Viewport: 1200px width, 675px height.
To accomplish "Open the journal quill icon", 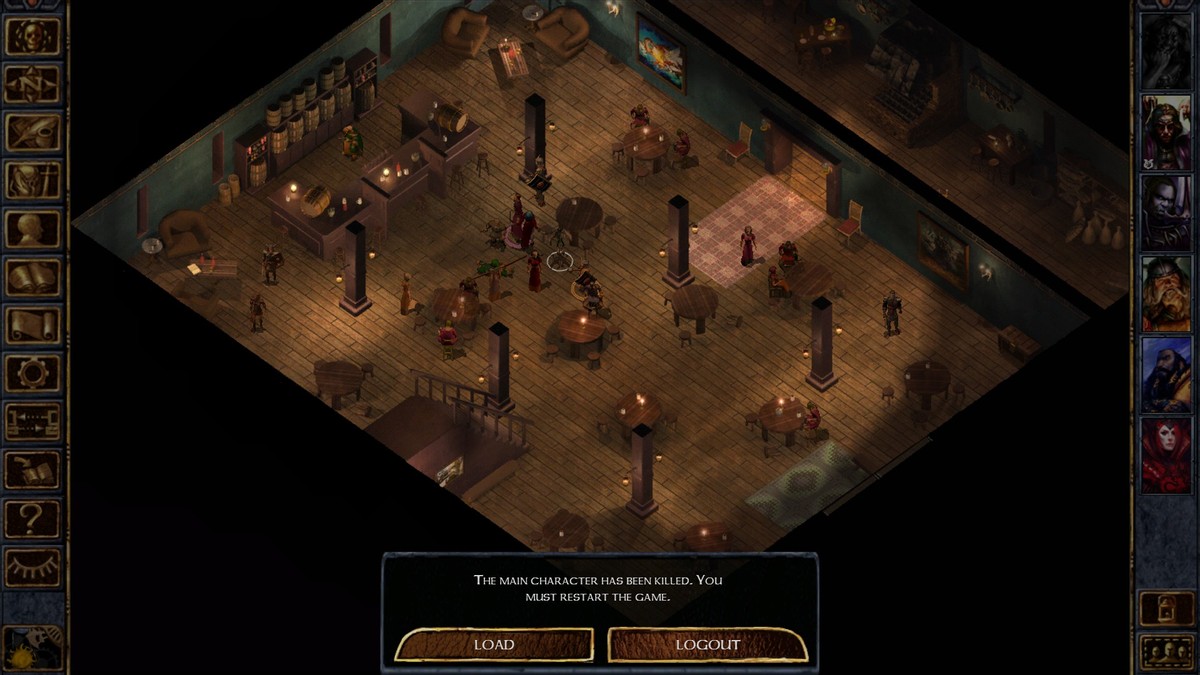I will point(33,132).
